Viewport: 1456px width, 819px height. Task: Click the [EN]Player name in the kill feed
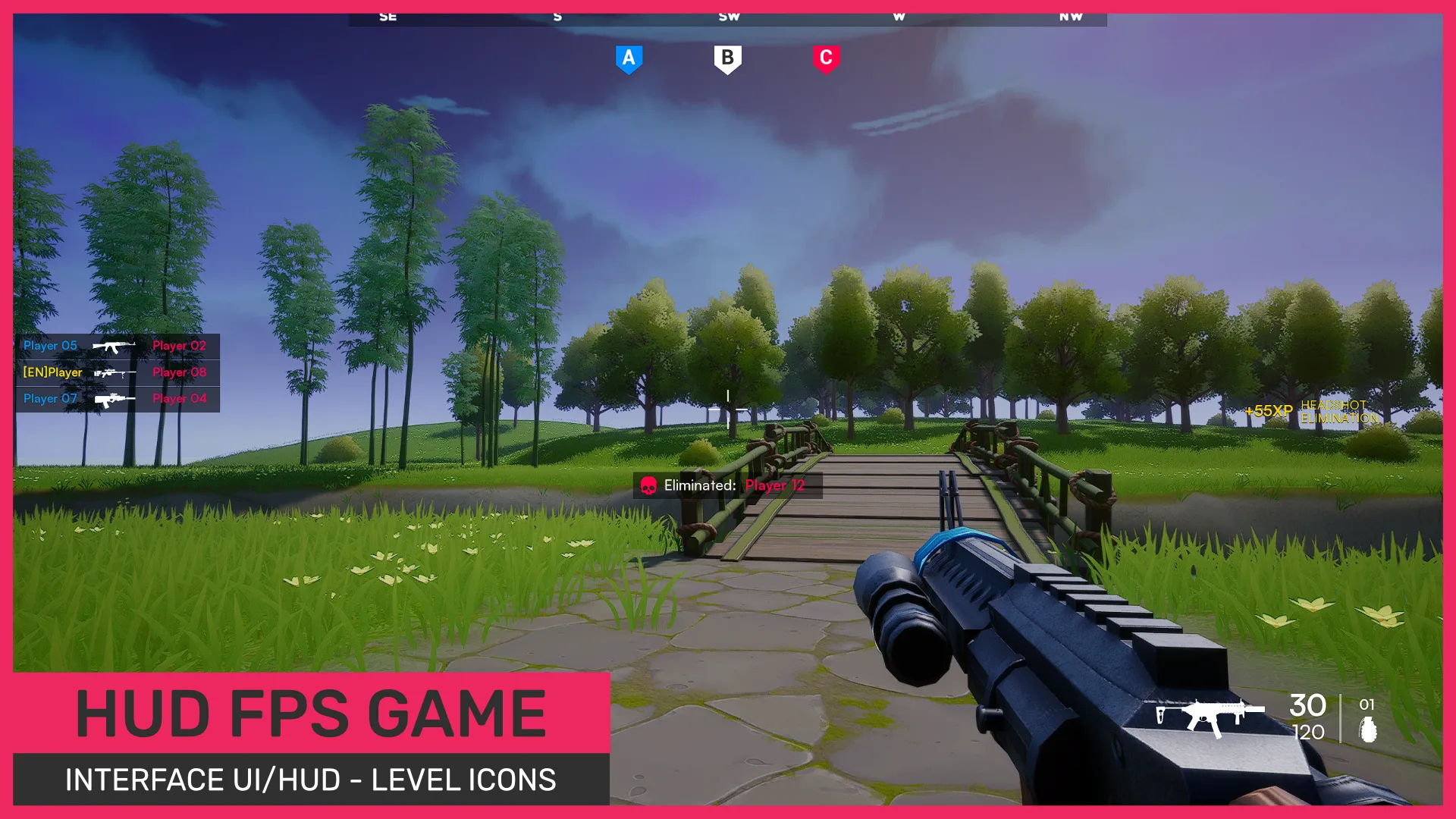coord(52,372)
